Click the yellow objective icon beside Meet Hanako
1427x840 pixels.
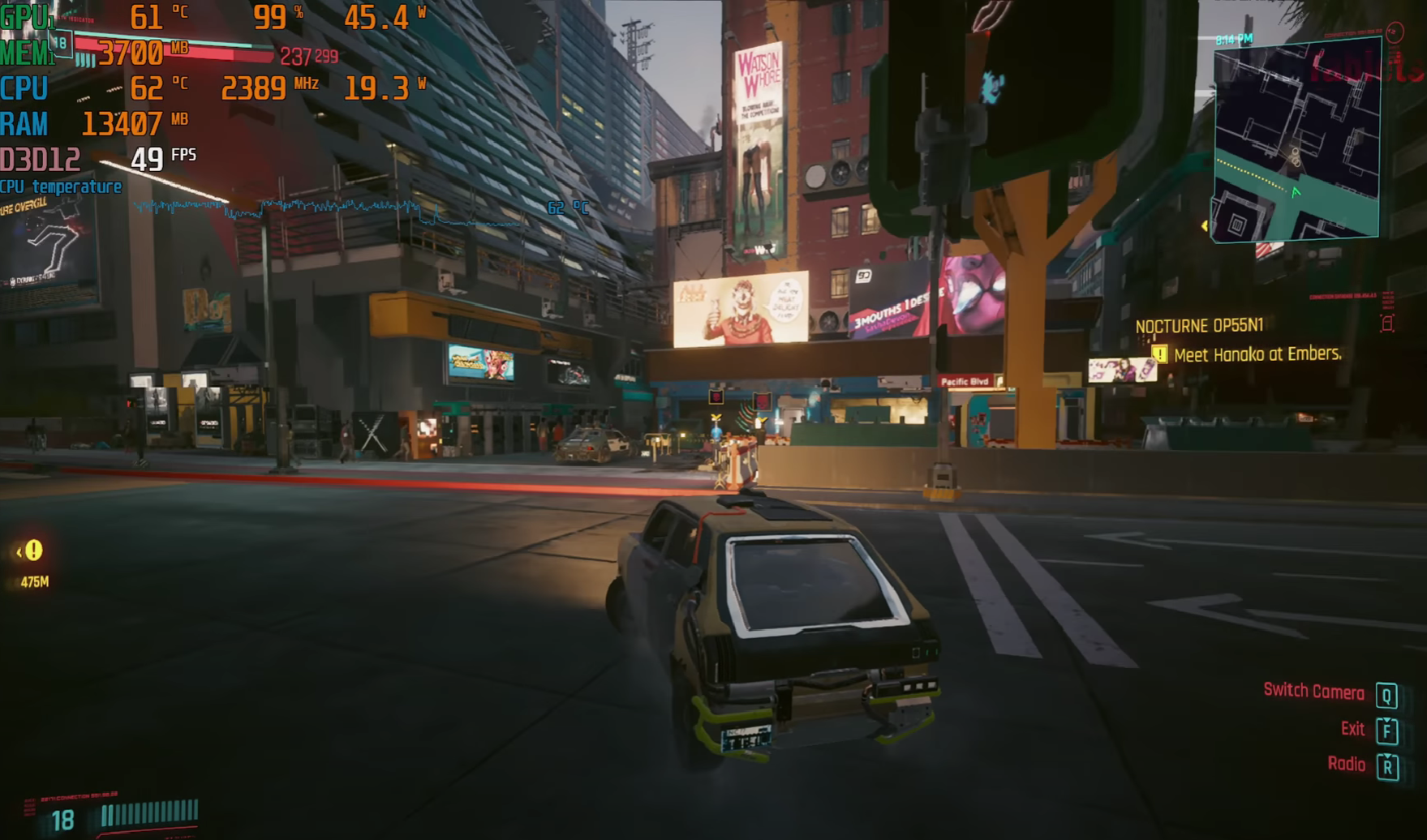(1159, 354)
